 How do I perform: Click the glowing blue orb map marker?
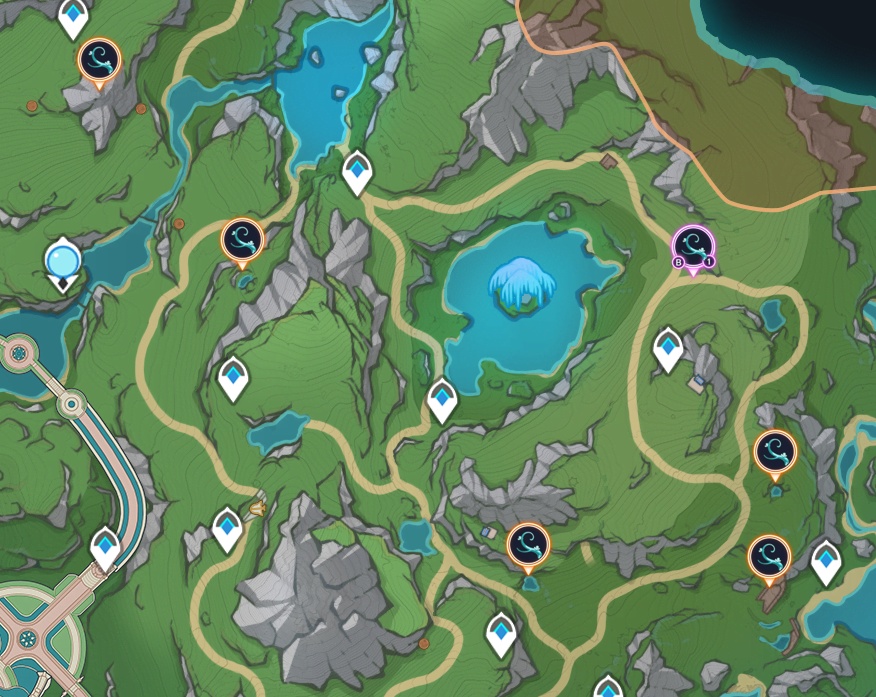coord(62,262)
